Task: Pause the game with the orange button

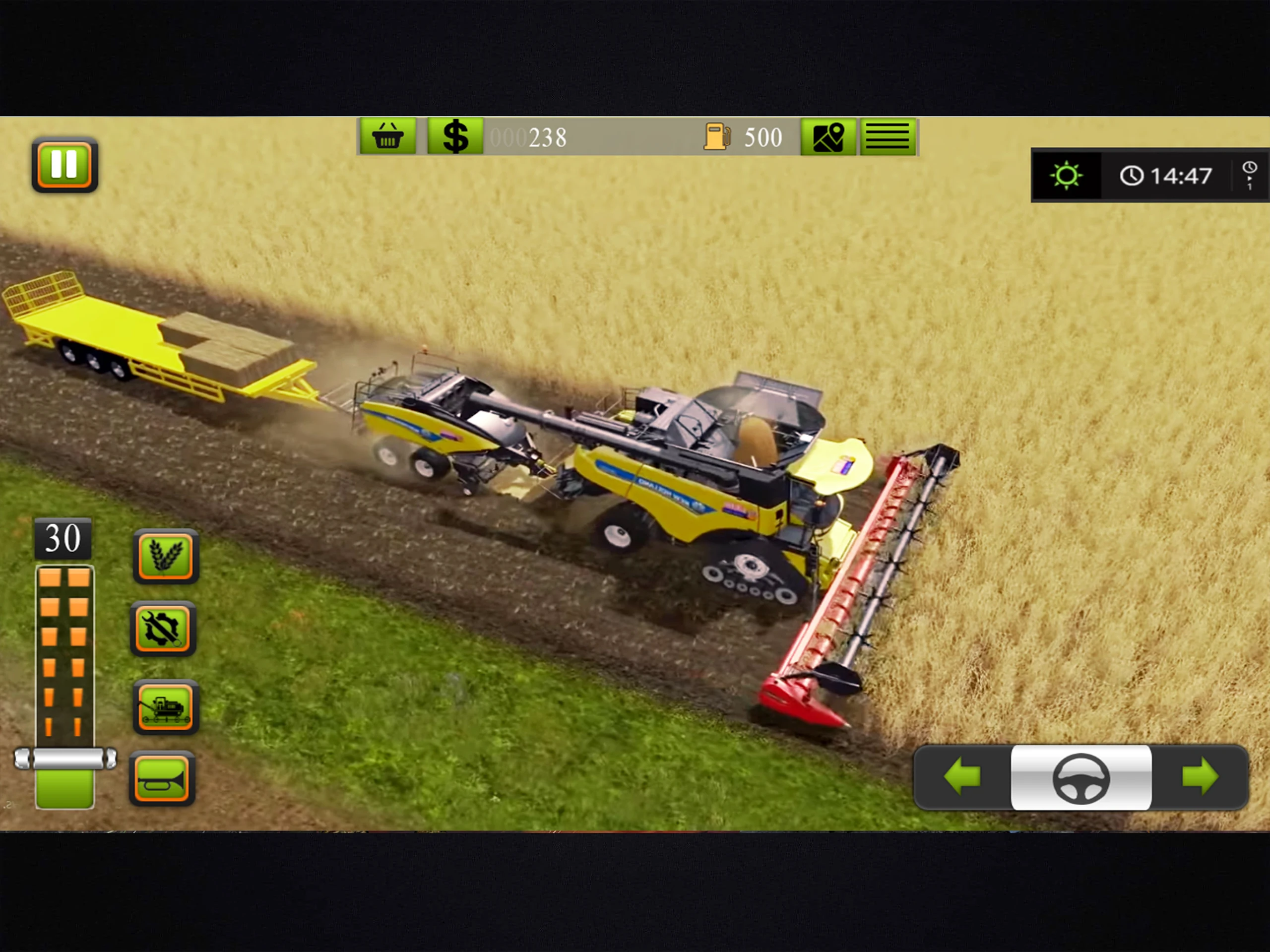Action: point(64,165)
